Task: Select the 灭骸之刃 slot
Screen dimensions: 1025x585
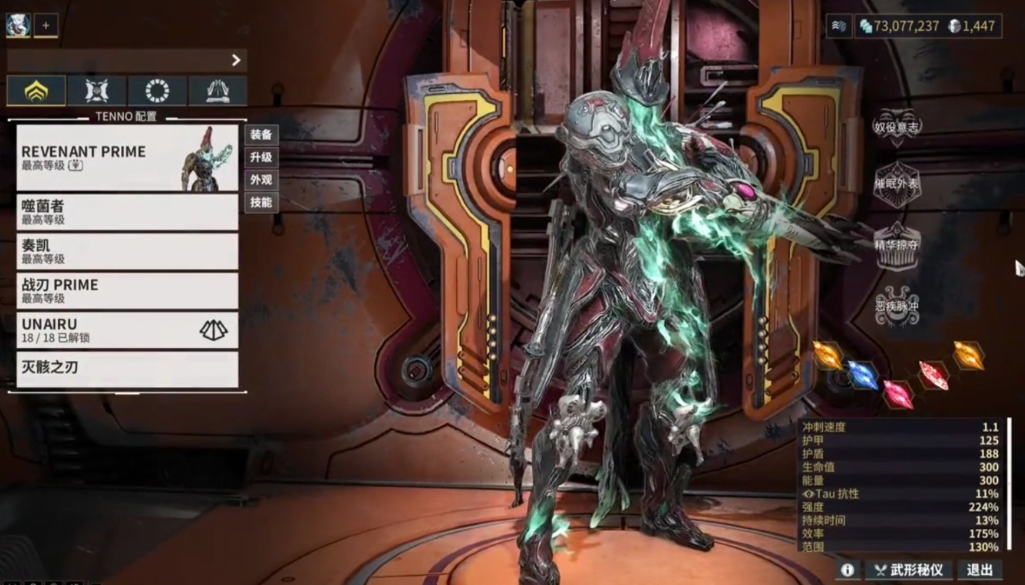Action: [127, 368]
